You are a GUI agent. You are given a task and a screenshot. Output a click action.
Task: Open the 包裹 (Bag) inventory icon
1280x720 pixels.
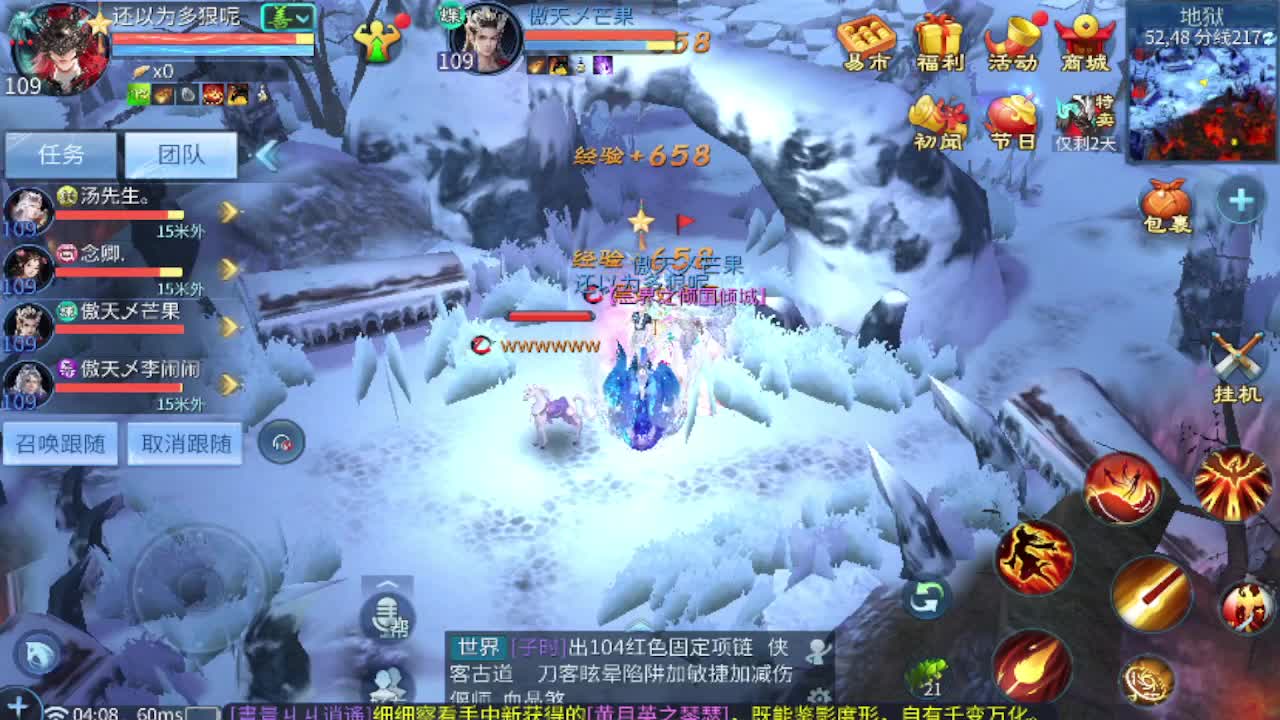[x=1166, y=205]
